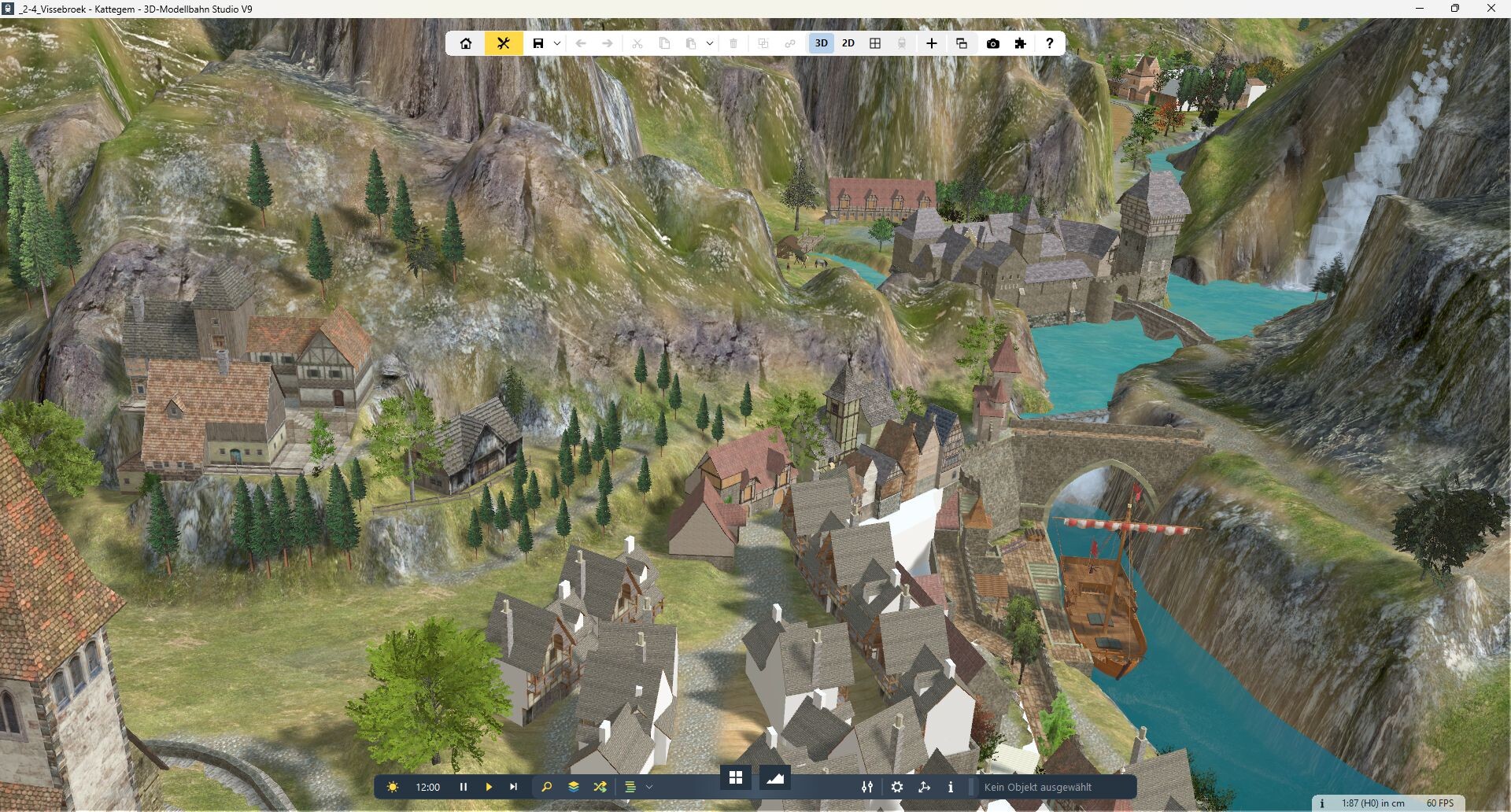Image resolution: width=1511 pixels, height=812 pixels.
Task: Save the layout with the floppy disk icon
Action: coord(538,43)
